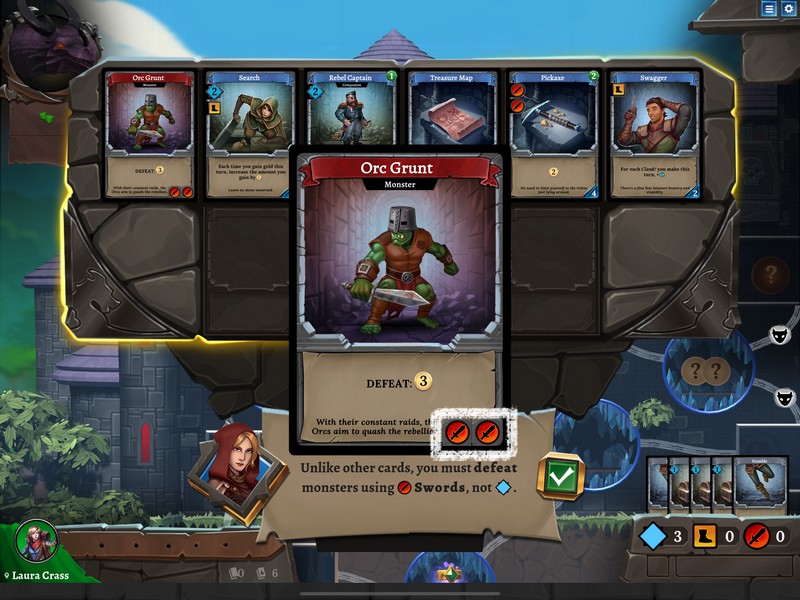Image resolution: width=800 pixels, height=600 pixels.
Task: Open the gear settings
Action: 788,9
